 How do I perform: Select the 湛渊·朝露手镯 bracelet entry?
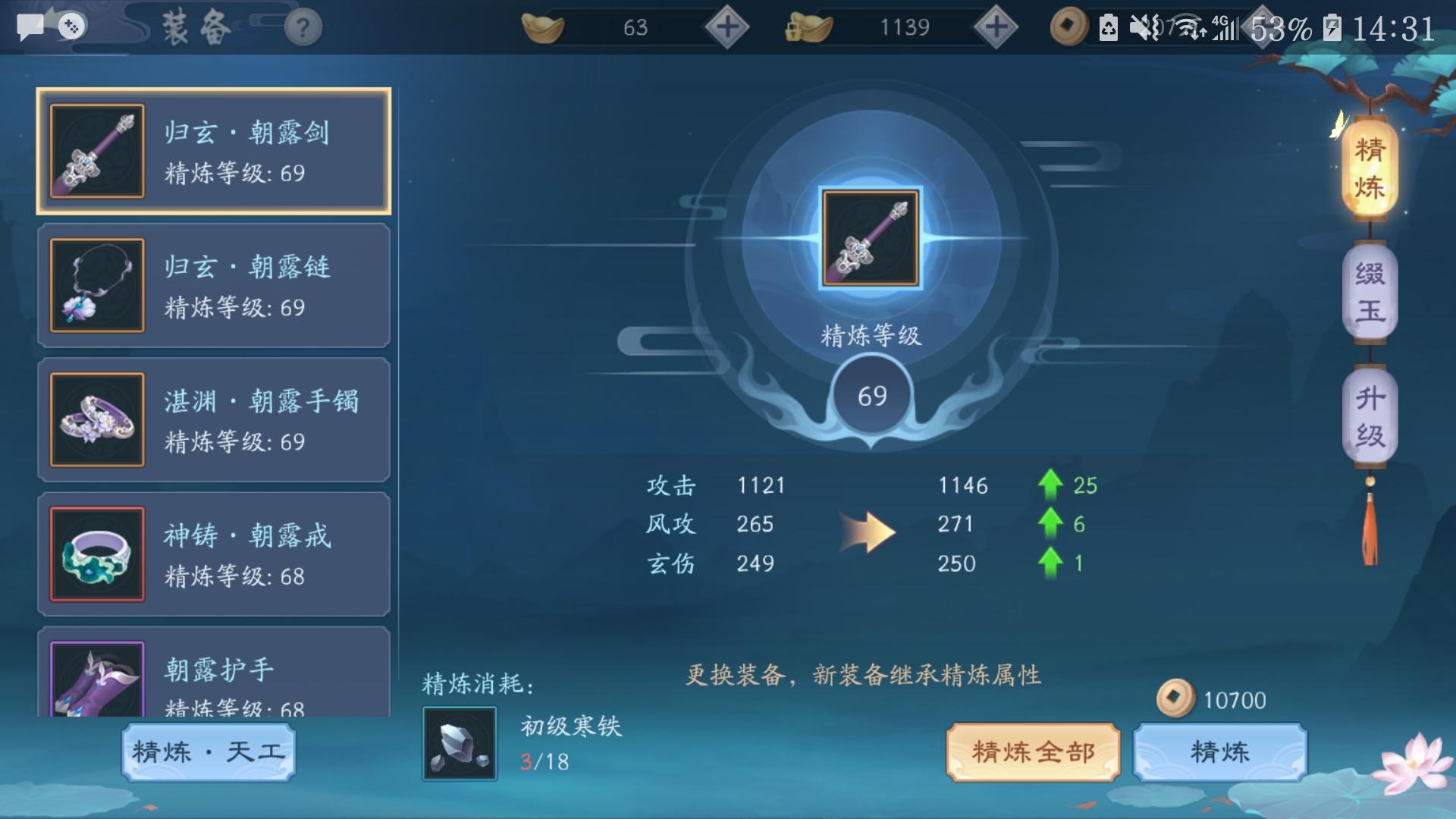[215, 420]
